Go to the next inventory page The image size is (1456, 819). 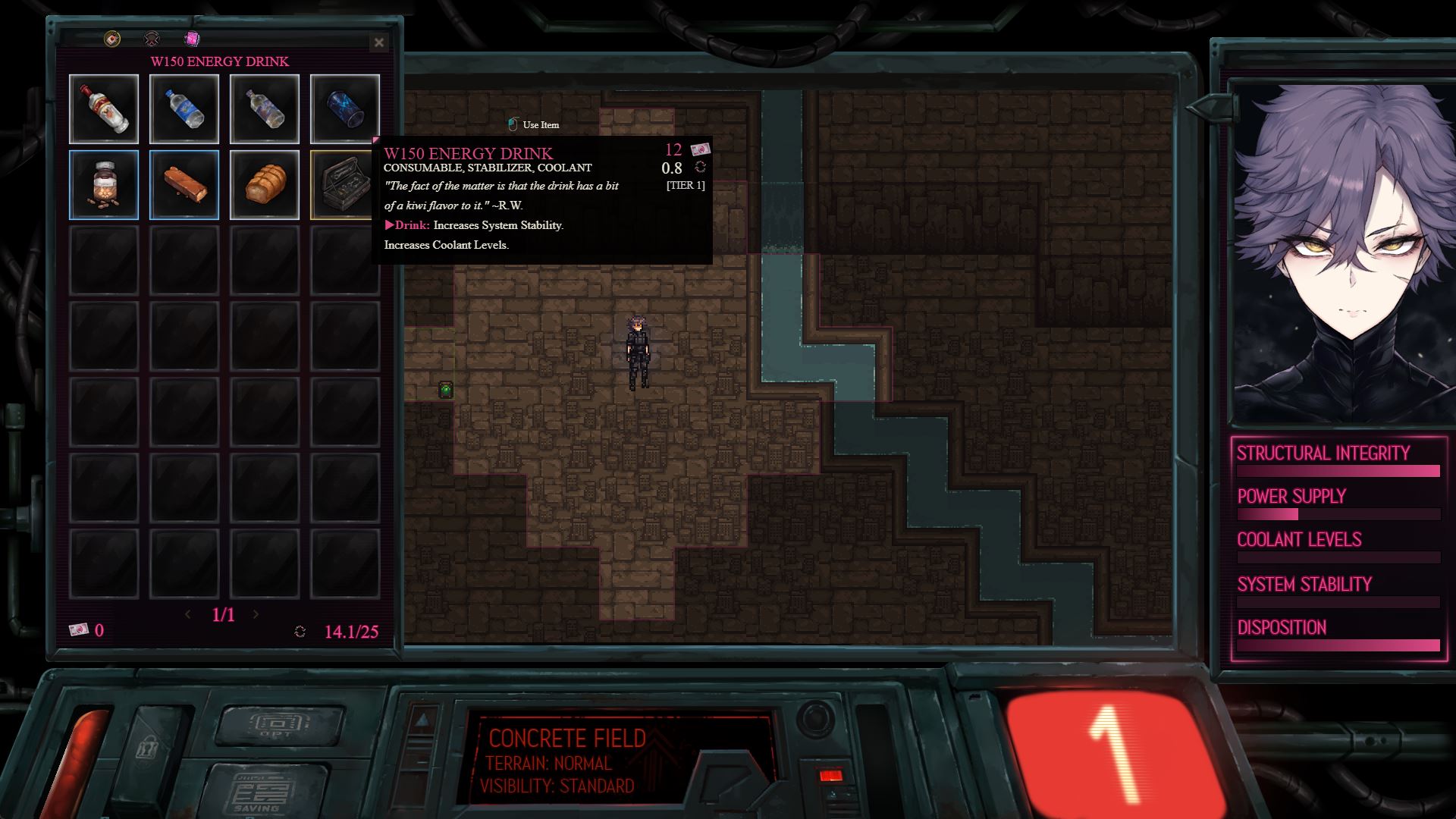click(256, 614)
